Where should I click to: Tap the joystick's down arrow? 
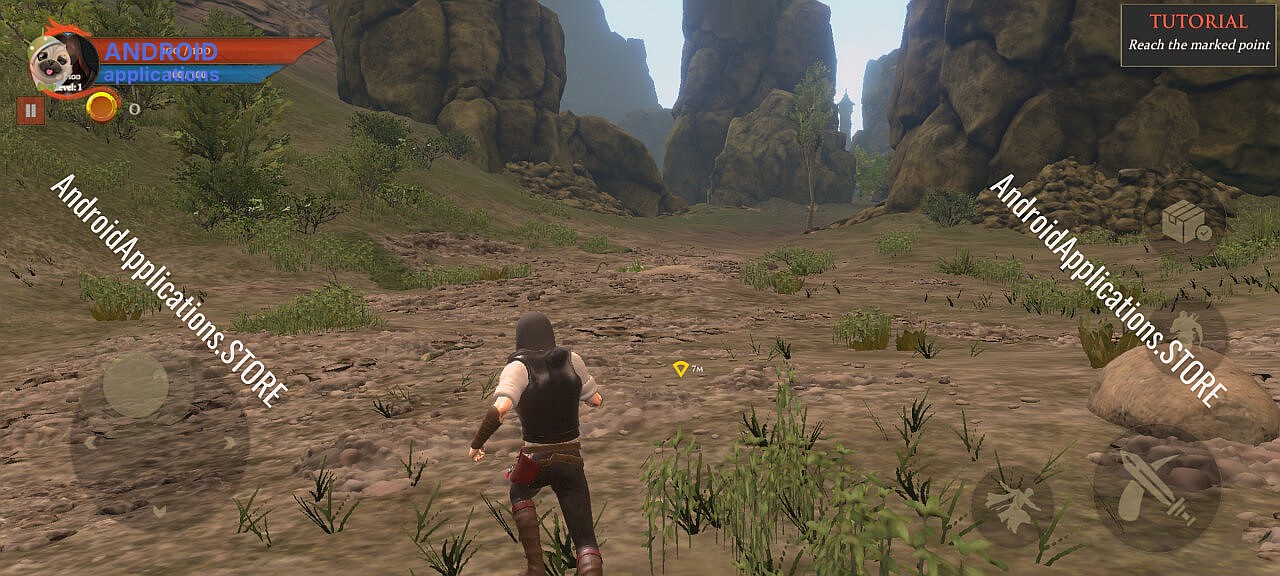pos(159,511)
